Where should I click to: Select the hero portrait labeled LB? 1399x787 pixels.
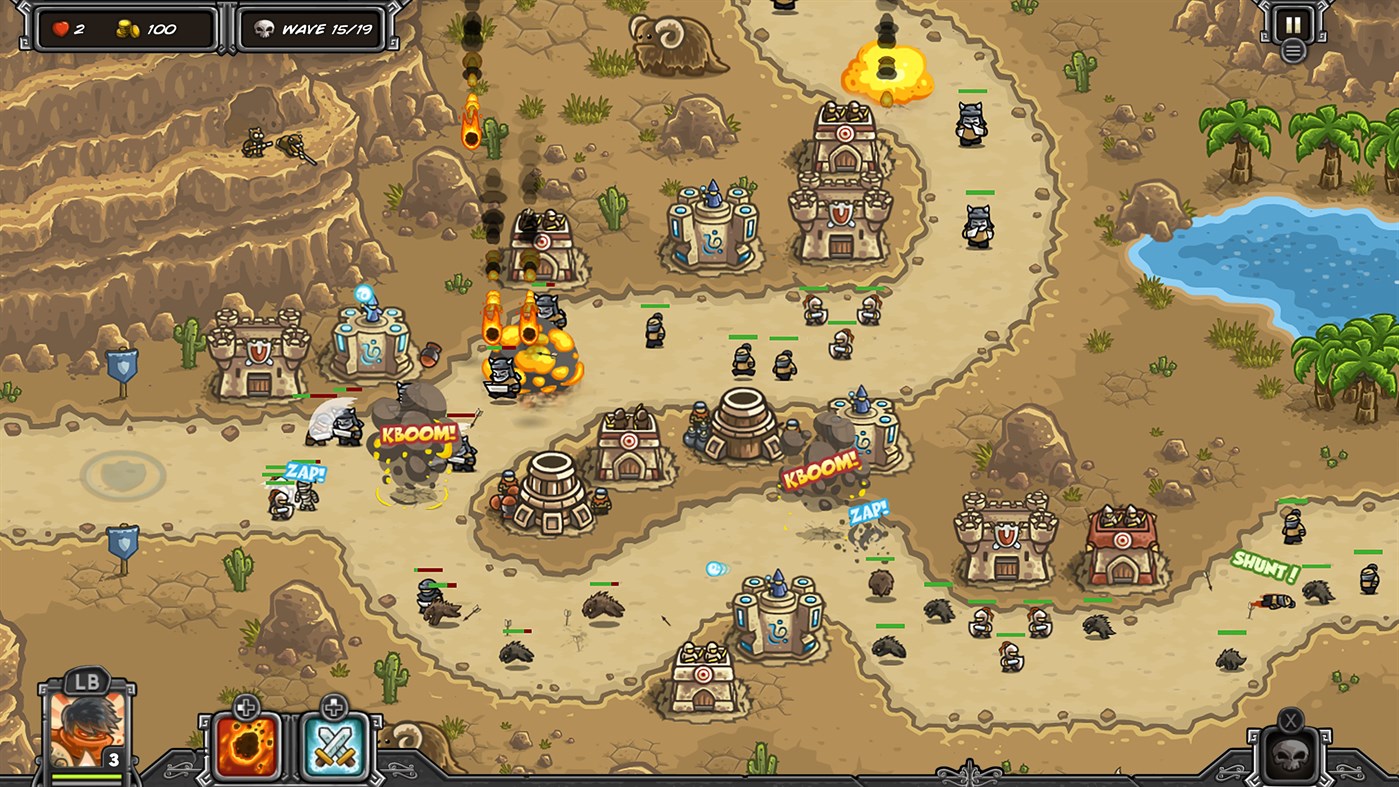(x=88, y=731)
